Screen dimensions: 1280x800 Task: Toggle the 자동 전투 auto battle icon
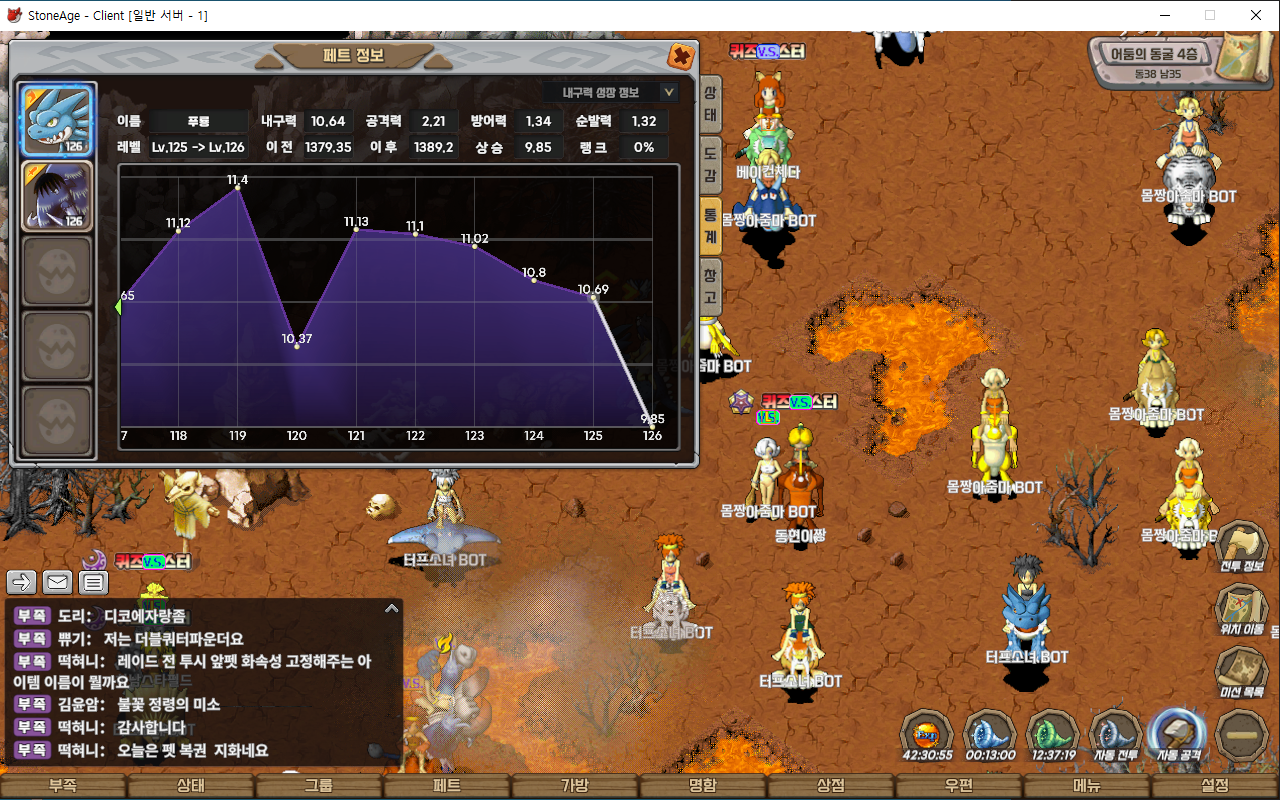coord(1116,735)
